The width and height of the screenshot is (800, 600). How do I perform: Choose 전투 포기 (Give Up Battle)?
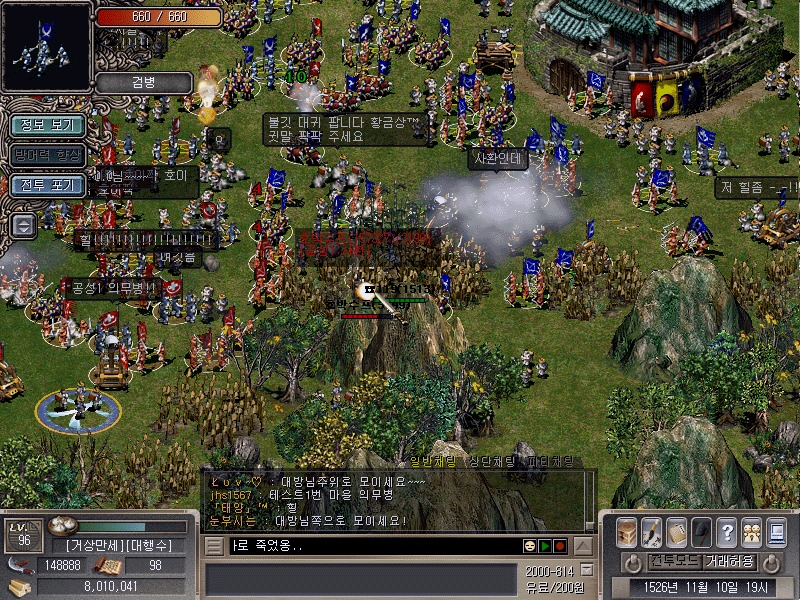click(47, 185)
